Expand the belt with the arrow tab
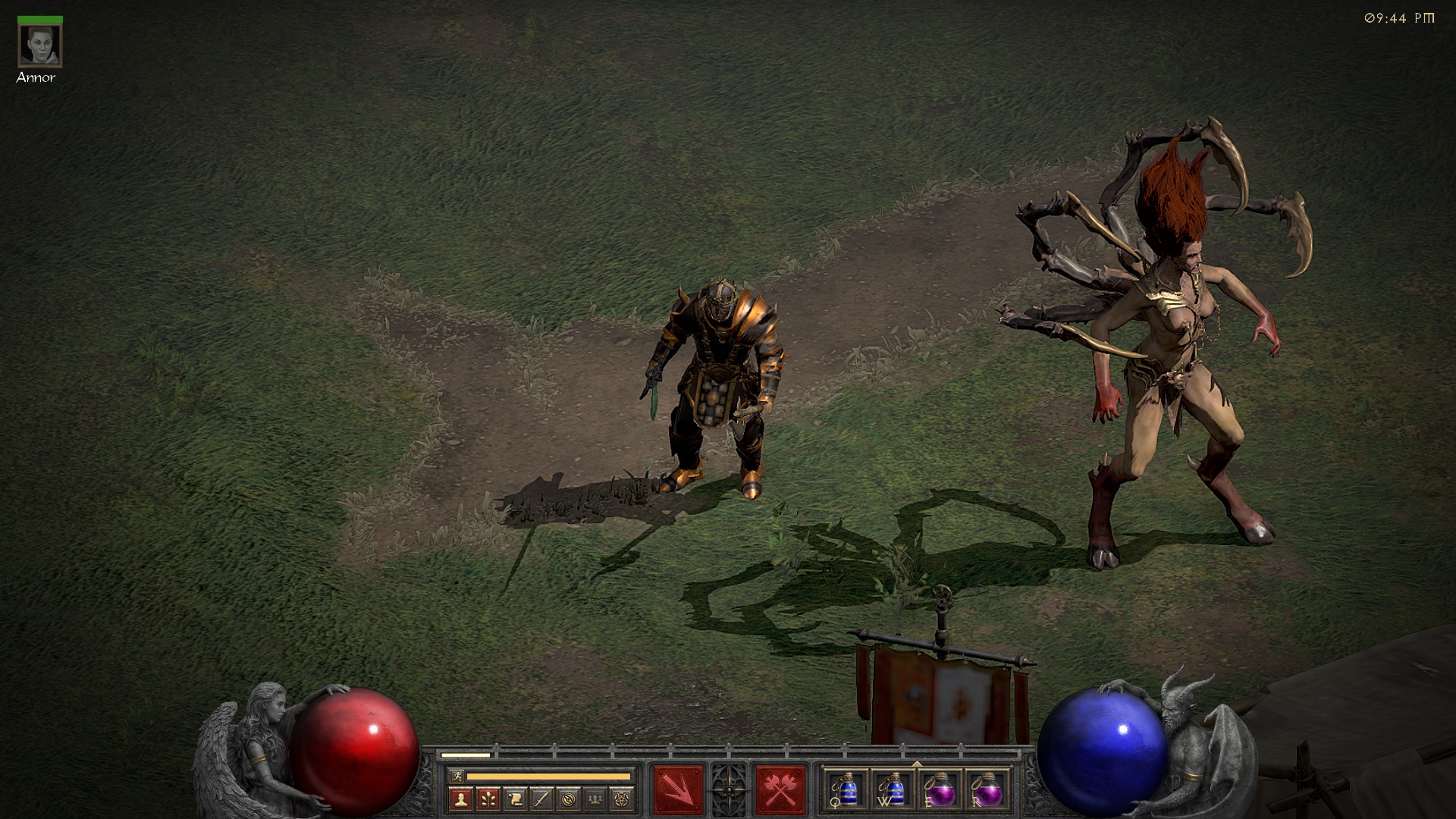1456x819 pixels. tap(917, 764)
